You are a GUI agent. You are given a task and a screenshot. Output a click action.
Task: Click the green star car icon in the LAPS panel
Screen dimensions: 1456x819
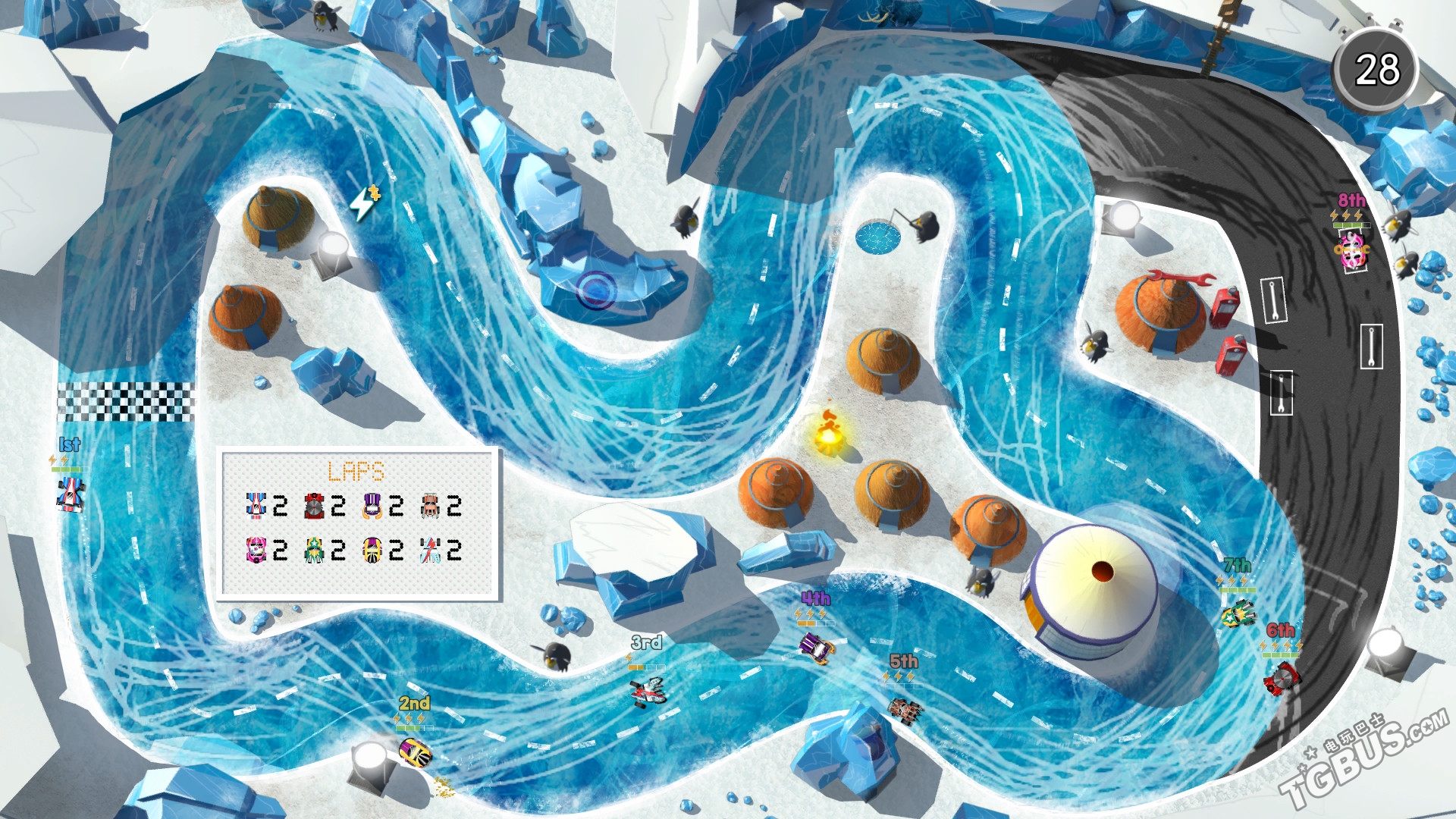tap(313, 551)
